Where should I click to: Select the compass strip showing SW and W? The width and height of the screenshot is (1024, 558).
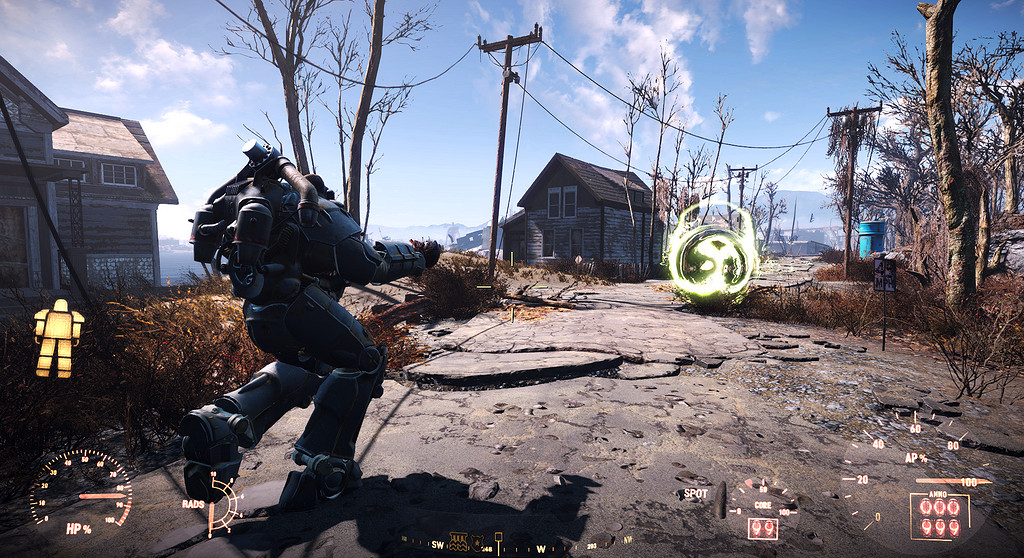point(490,545)
